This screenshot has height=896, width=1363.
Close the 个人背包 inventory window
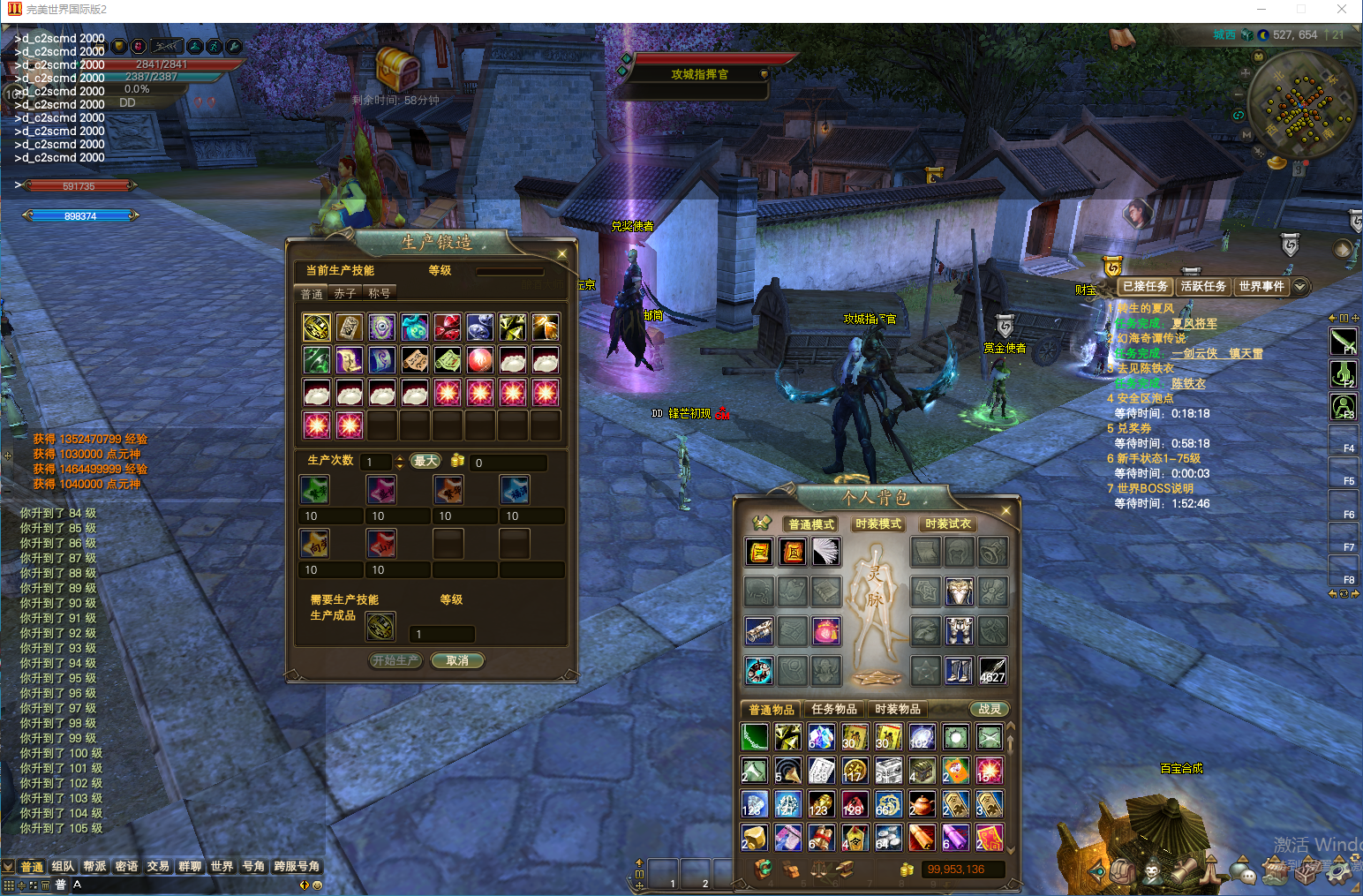pos(1005,510)
